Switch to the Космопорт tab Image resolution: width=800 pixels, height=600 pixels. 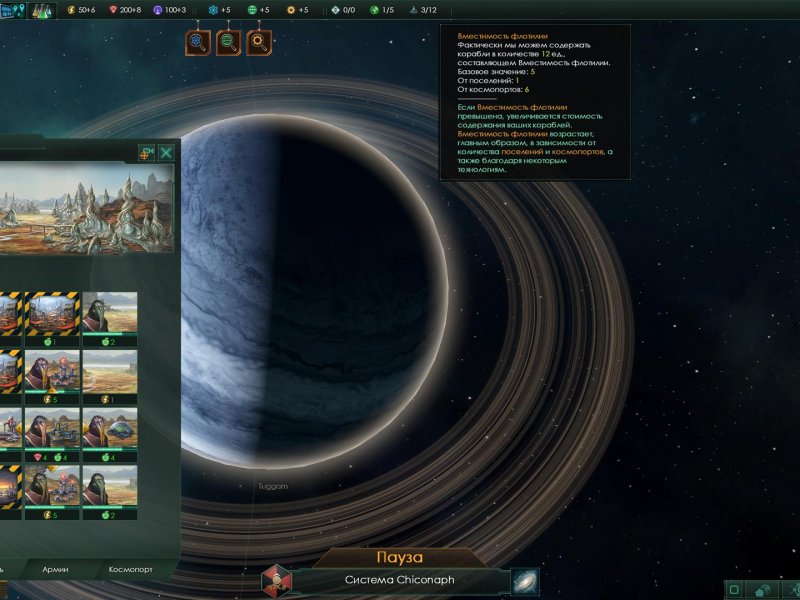tap(131, 569)
